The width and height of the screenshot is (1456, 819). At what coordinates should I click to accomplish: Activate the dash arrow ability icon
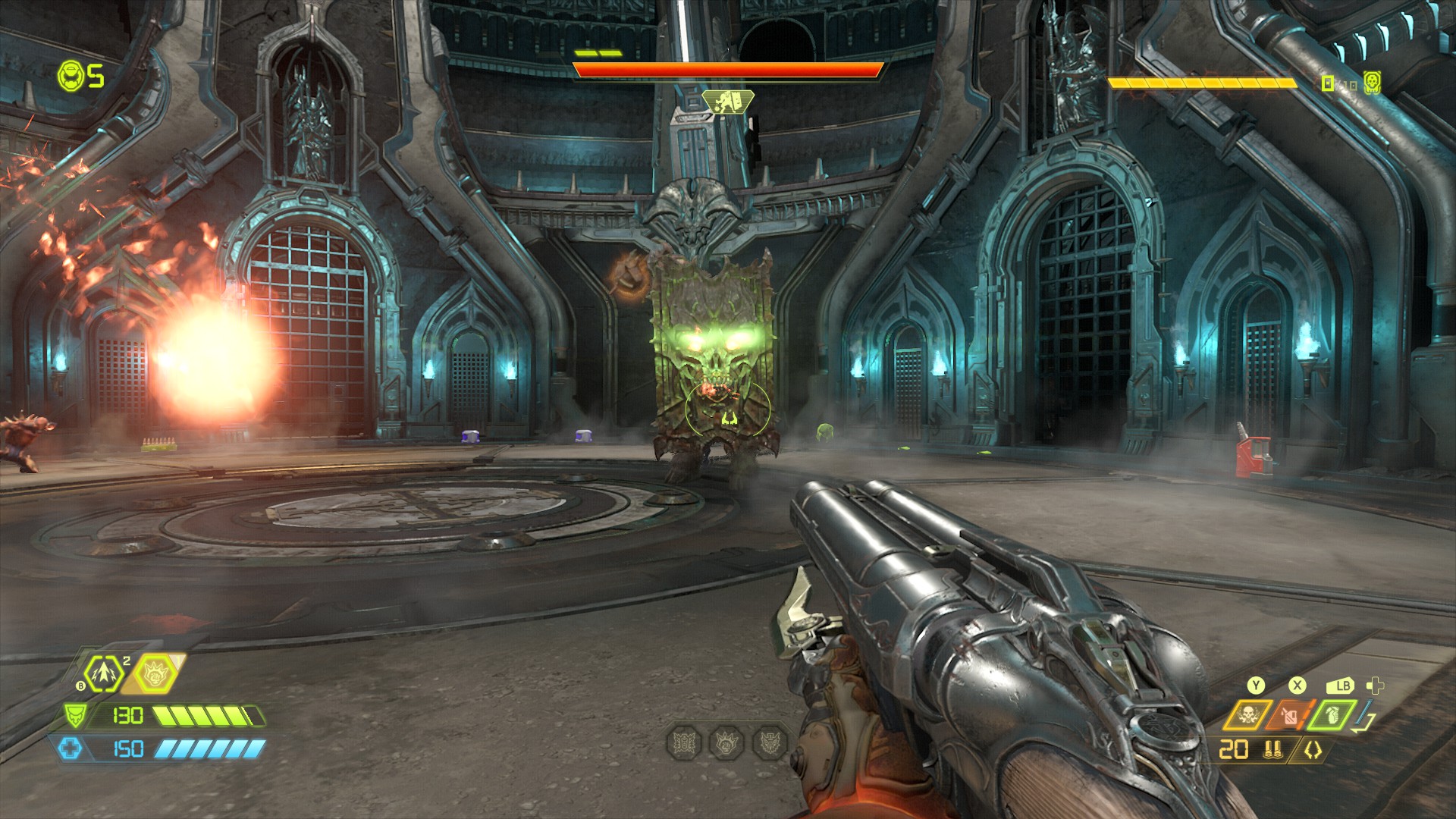pos(102,673)
